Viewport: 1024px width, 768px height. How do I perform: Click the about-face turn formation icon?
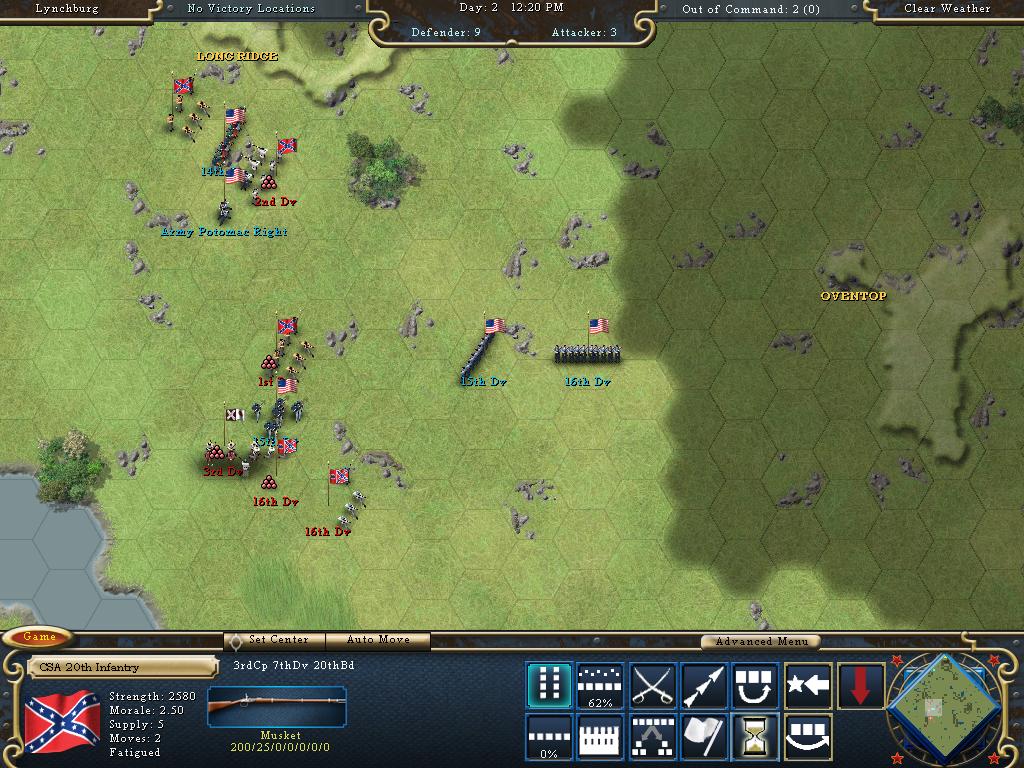pos(755,685)
